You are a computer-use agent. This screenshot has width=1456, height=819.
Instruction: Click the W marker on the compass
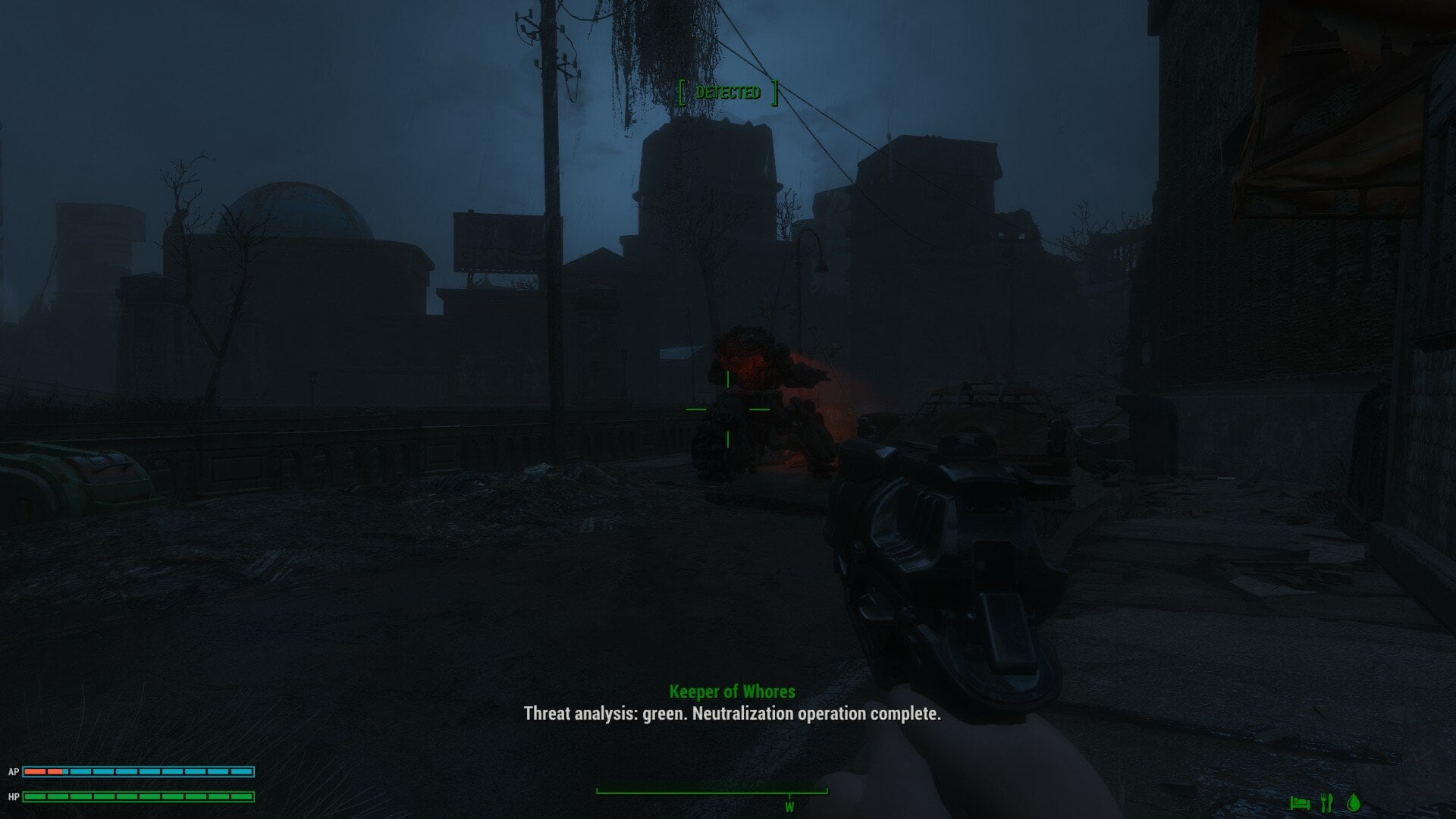(x=789, y=808)
